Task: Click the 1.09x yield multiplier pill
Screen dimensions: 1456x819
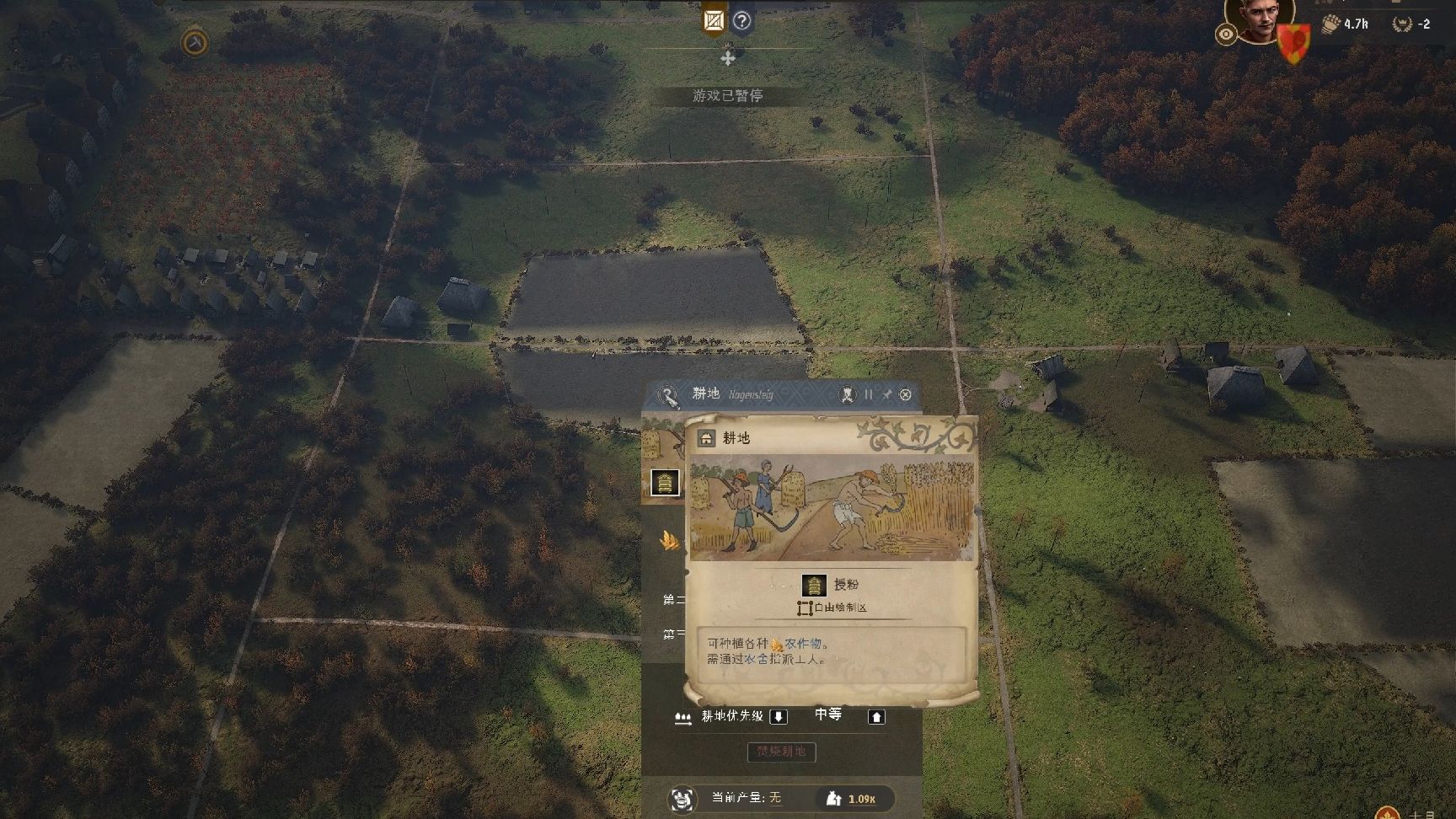Action: tap(854, 799)
